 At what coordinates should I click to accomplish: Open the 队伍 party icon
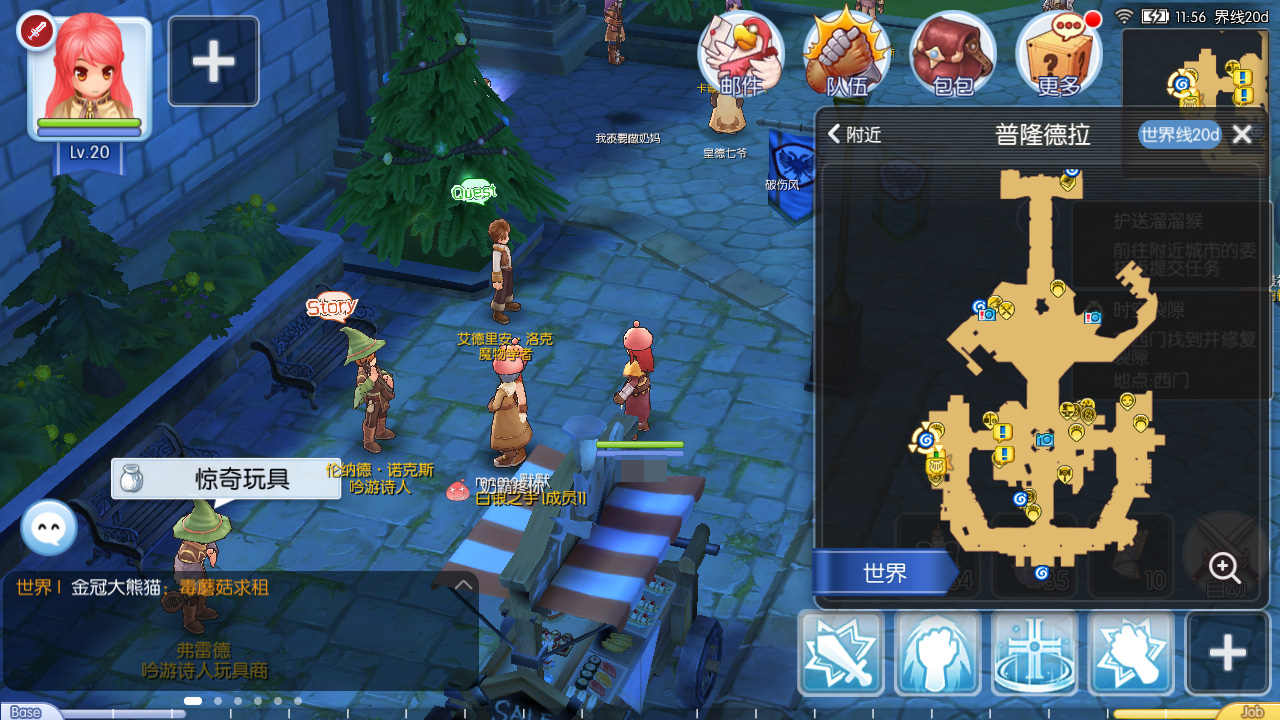[x=845, y=55]
